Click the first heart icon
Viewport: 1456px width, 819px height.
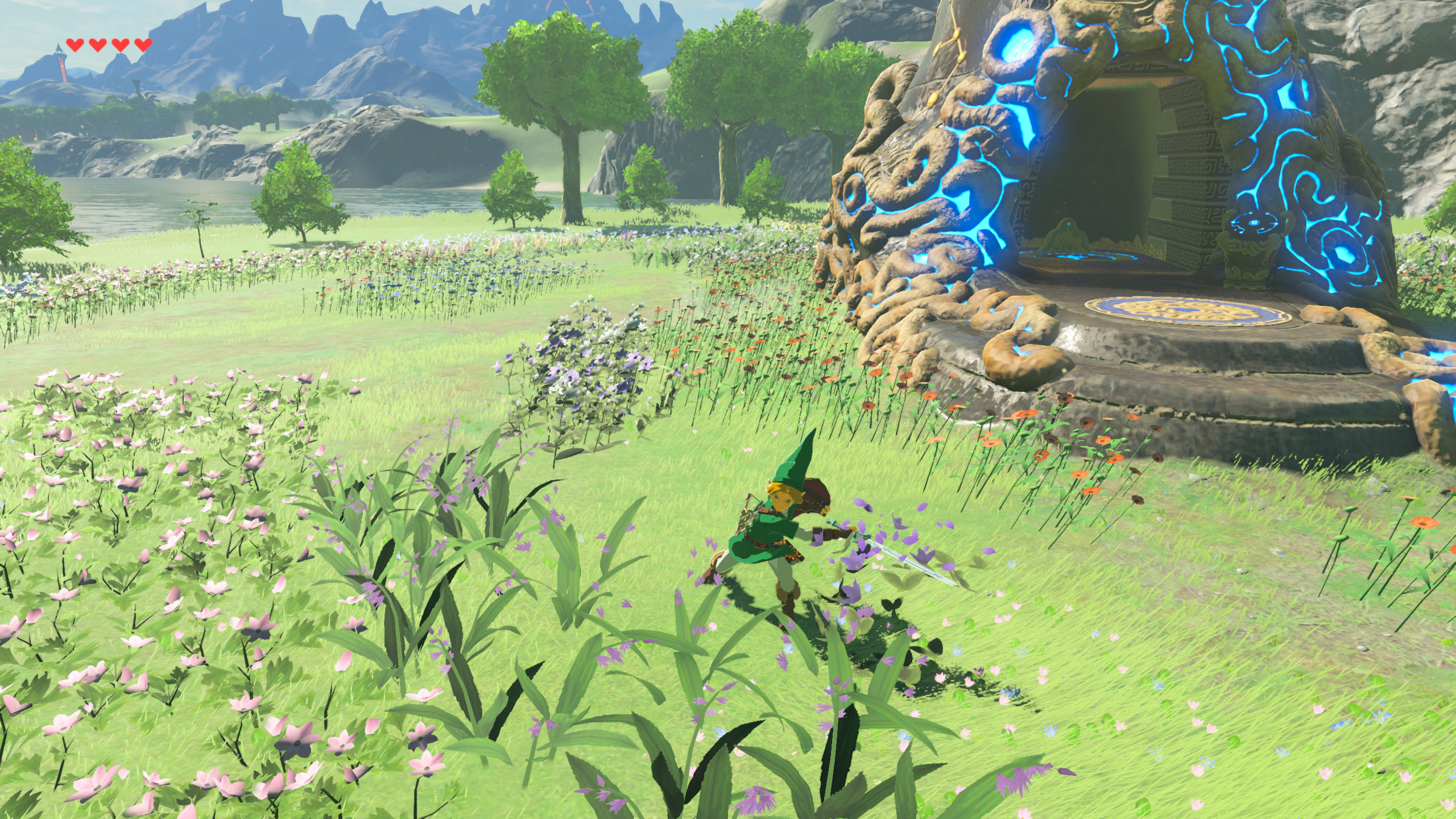coord(75,45)
